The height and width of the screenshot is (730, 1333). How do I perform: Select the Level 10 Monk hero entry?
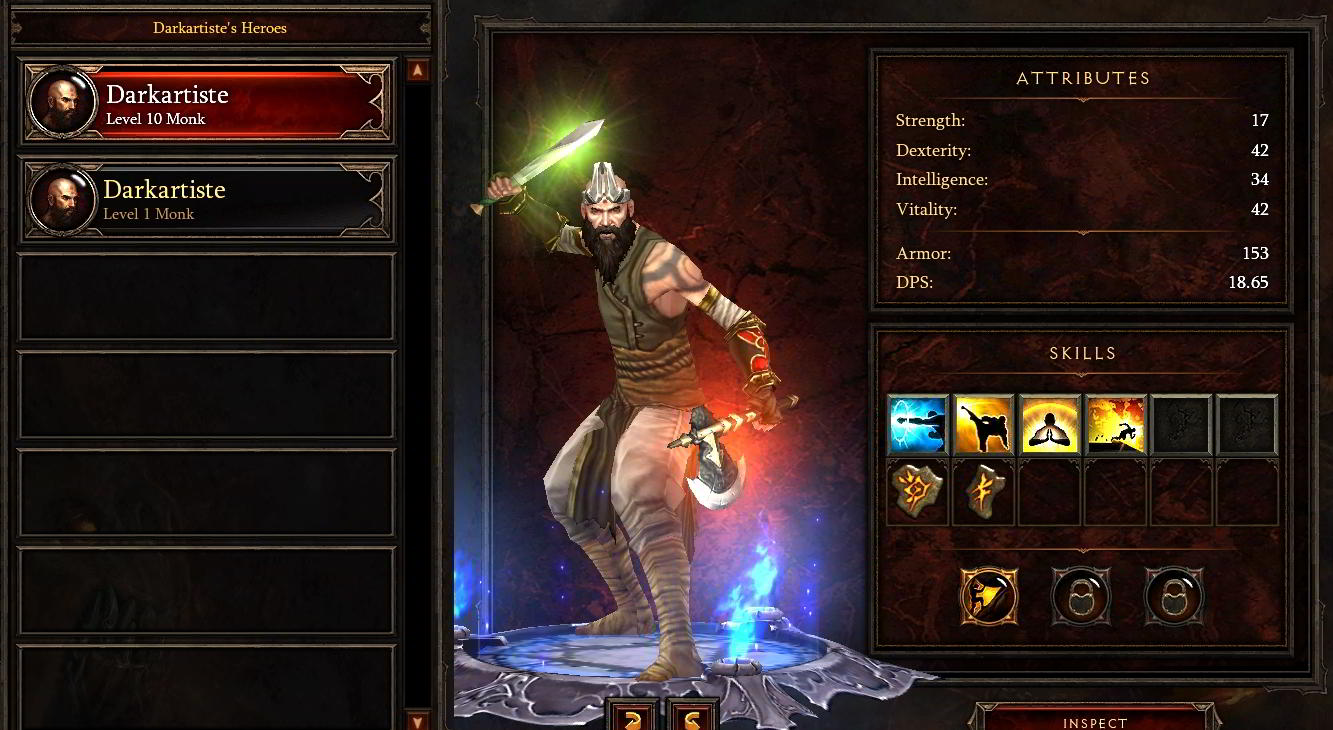pyautogui.click(x=207, y=103)
